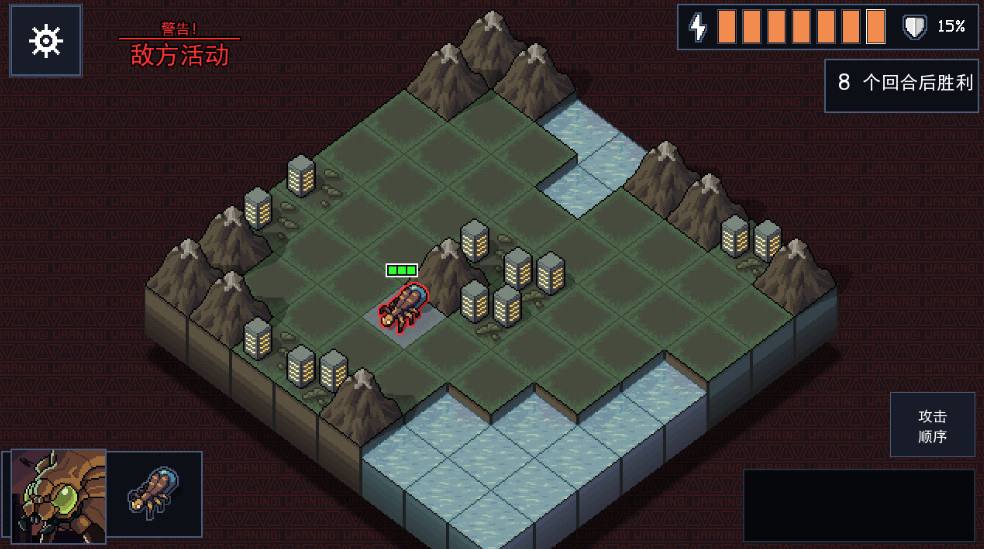Select the red-outlined unit on the board
The height and width of the screenshot is (549, 984).
pos(403,306)
